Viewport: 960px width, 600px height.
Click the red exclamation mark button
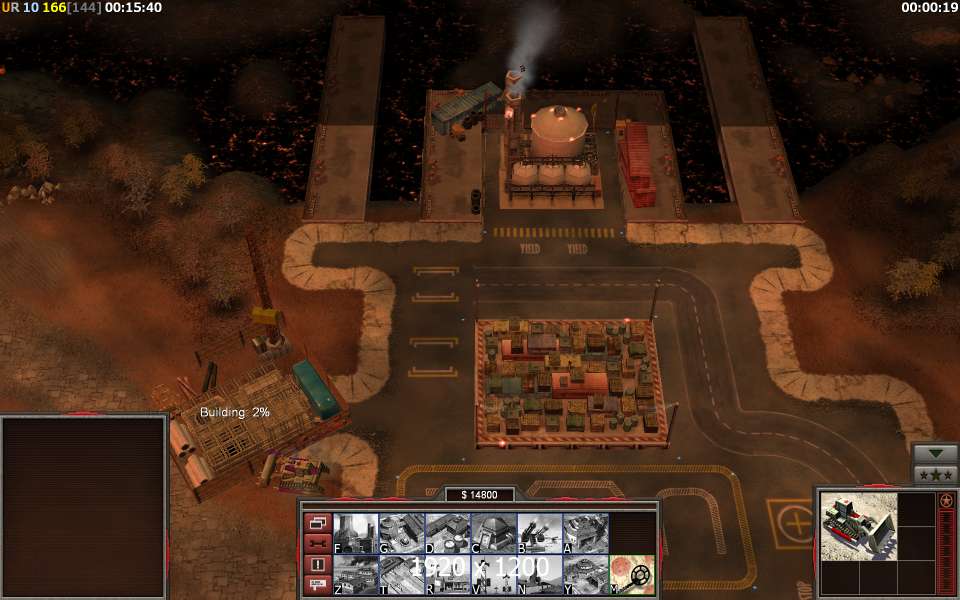tap(317, 565)
